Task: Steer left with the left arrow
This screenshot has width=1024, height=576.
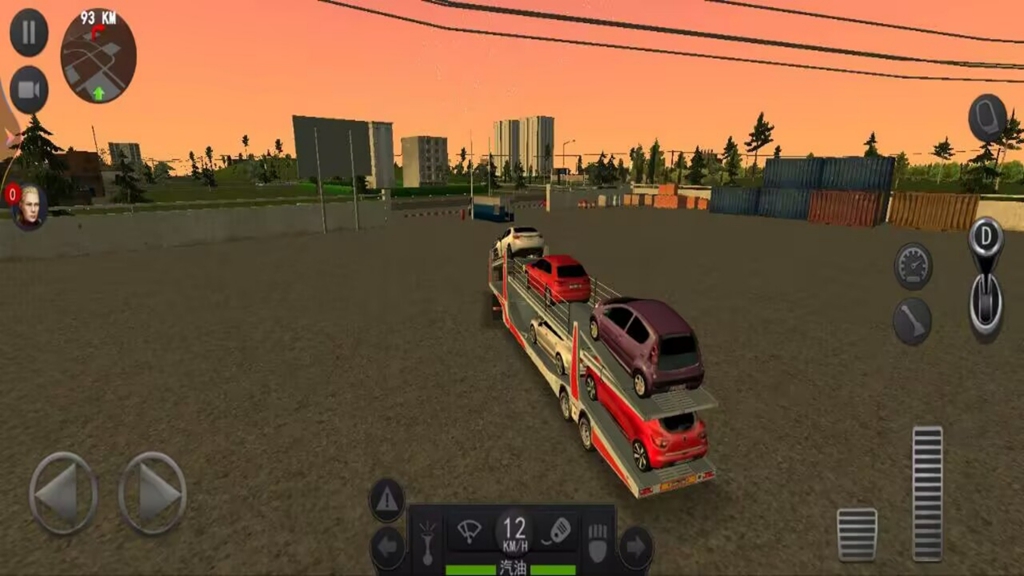Action: (63, 493)
